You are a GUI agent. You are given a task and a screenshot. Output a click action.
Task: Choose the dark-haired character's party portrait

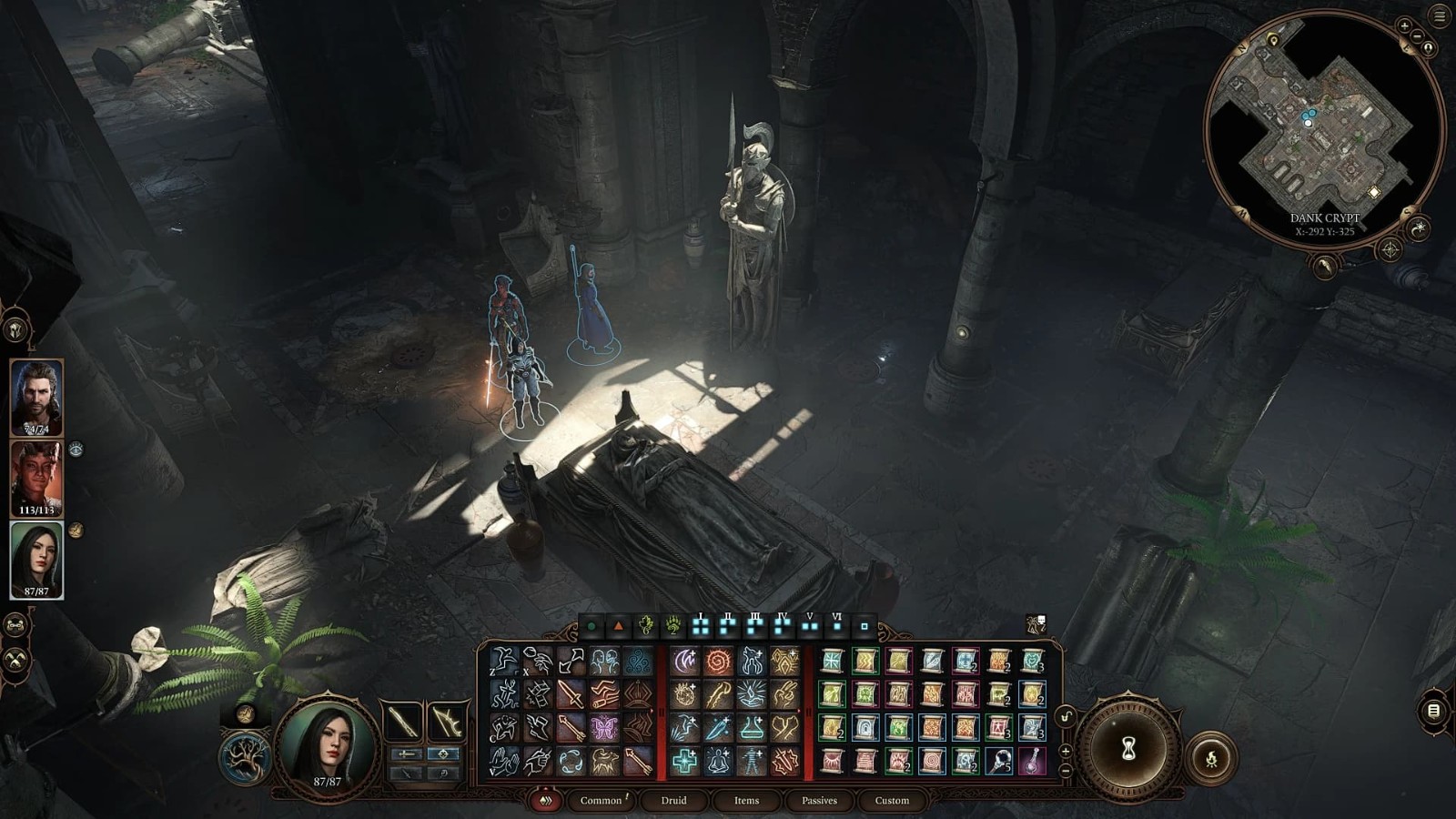coord(36,559)
